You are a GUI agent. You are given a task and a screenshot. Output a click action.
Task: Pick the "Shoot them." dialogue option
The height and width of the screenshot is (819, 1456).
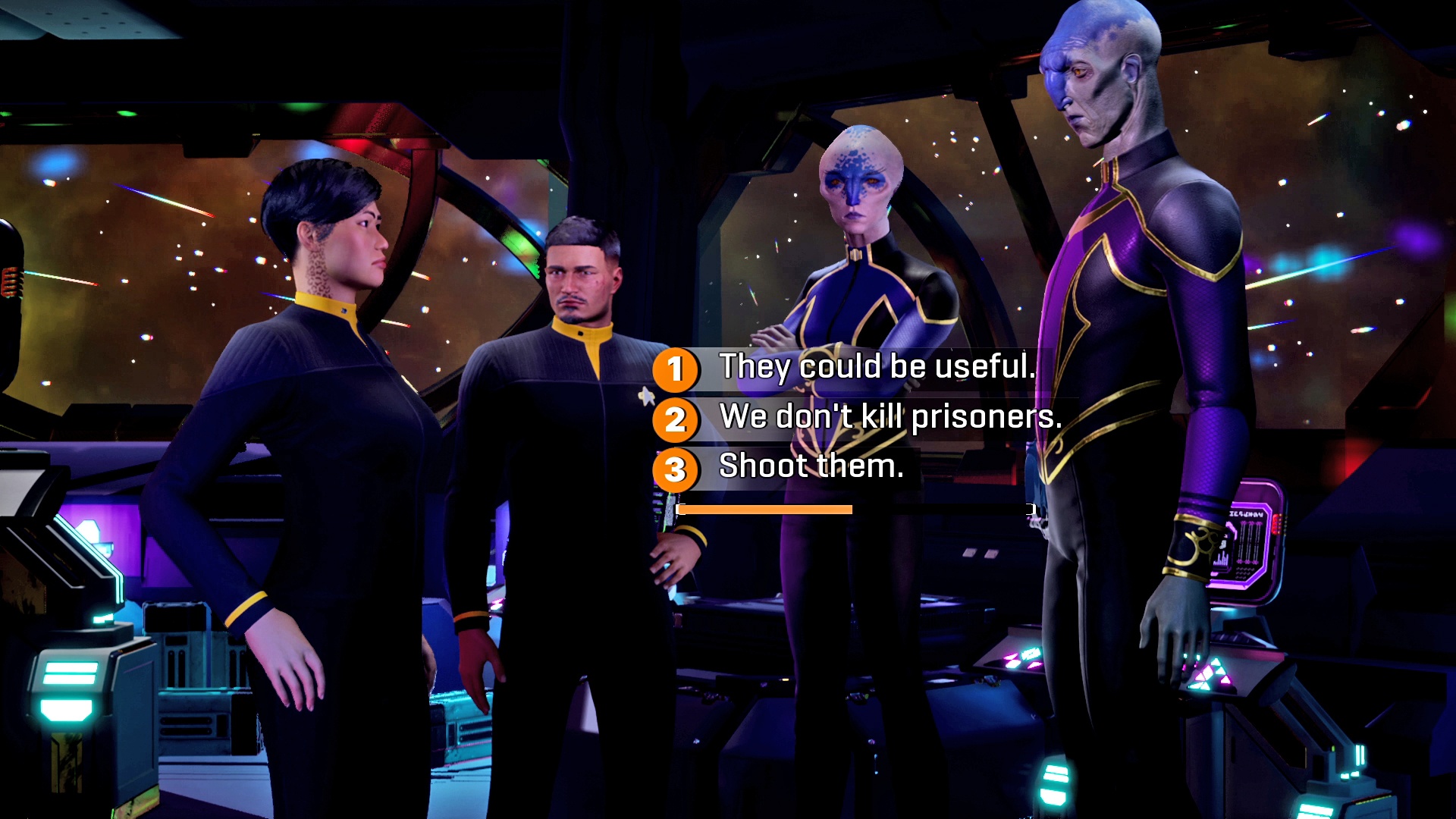click(x=811, y=466)
